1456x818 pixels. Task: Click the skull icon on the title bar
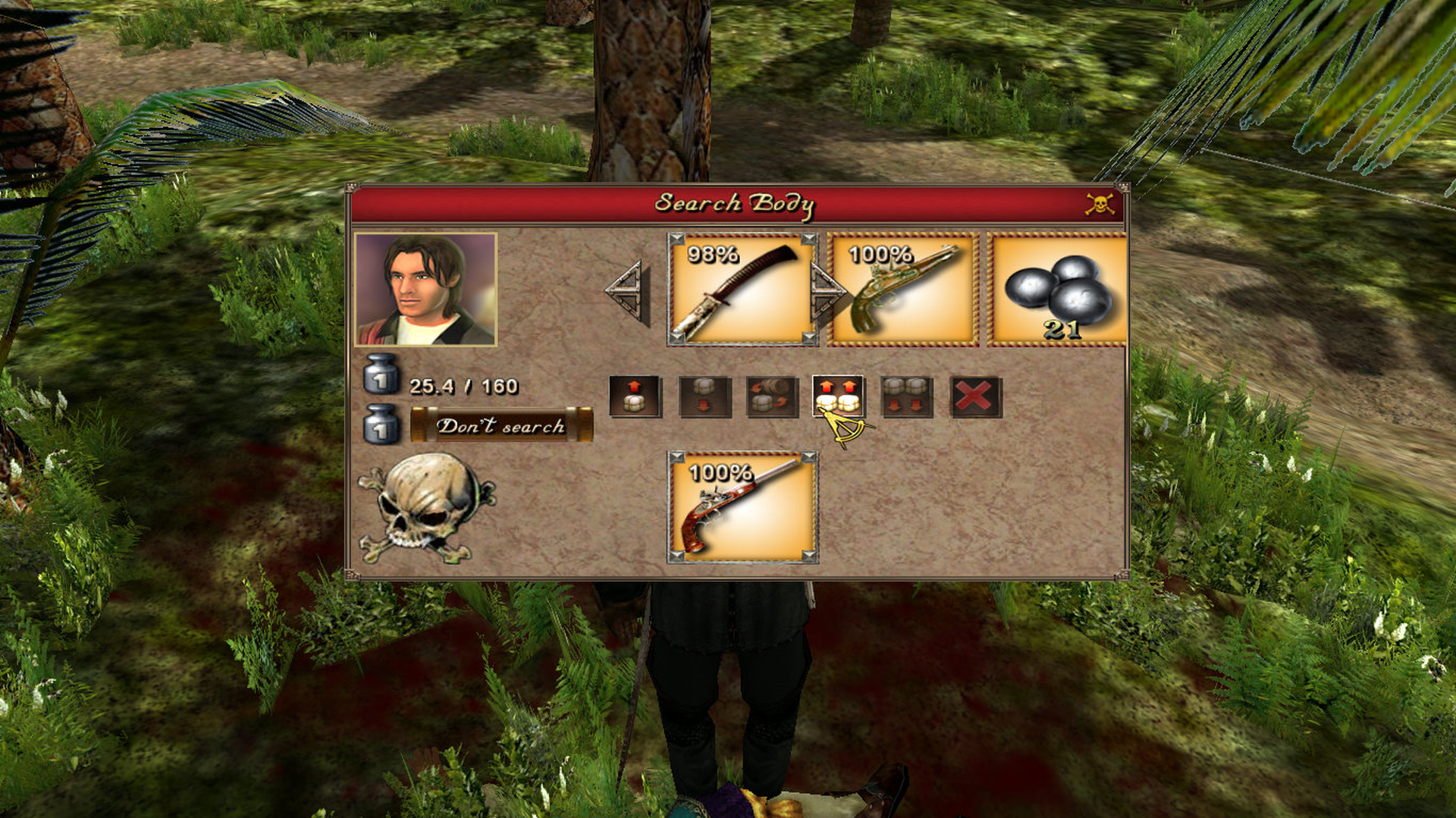[1101, 203]
